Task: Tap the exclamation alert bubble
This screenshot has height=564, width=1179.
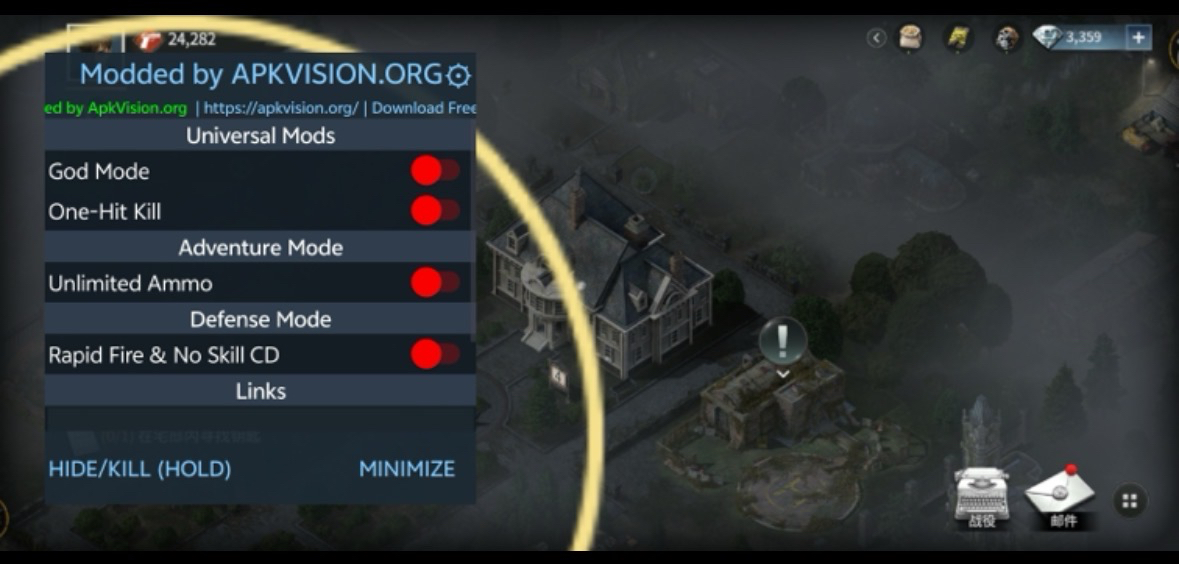Action: (783, 342)
